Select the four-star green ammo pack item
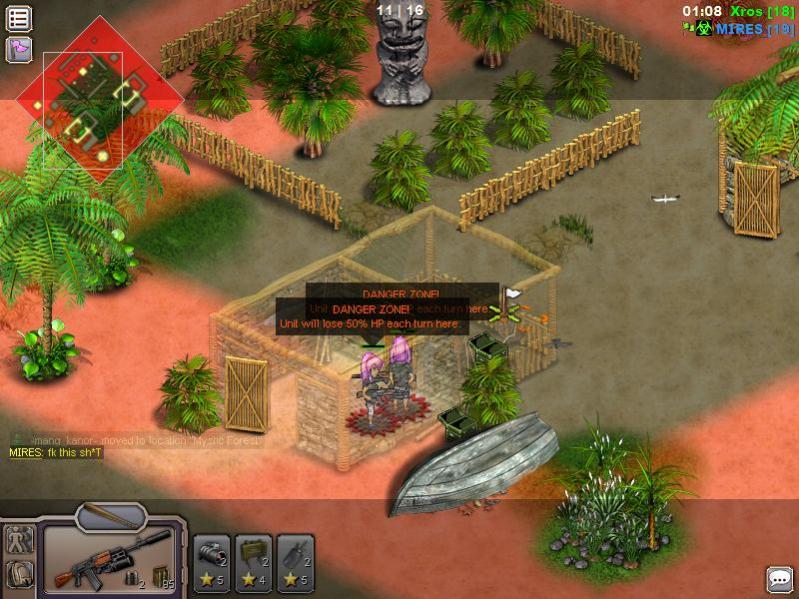 pyautogui.click(x=254, y=561)
